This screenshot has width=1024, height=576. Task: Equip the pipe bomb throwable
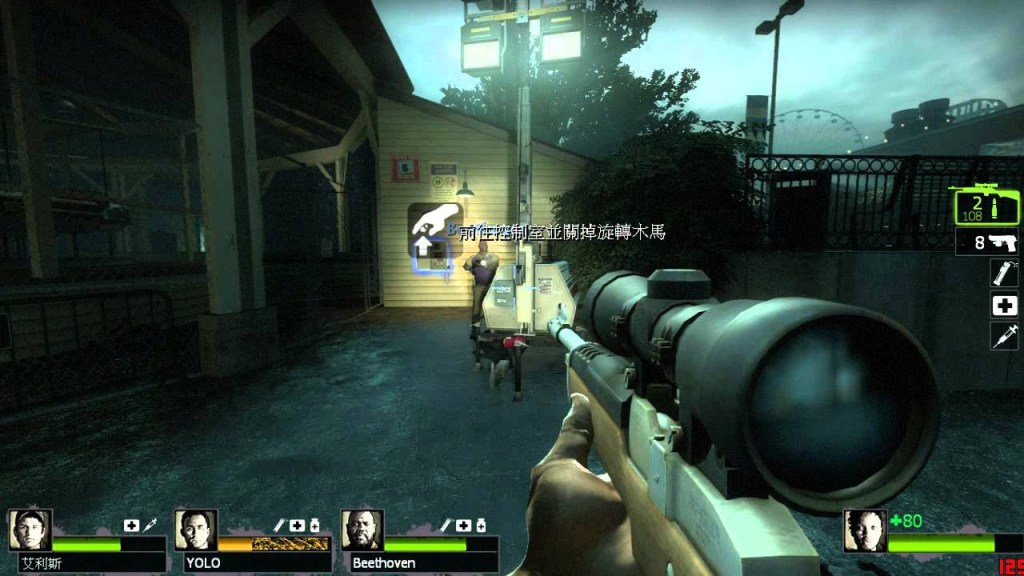click(1003, 273)
